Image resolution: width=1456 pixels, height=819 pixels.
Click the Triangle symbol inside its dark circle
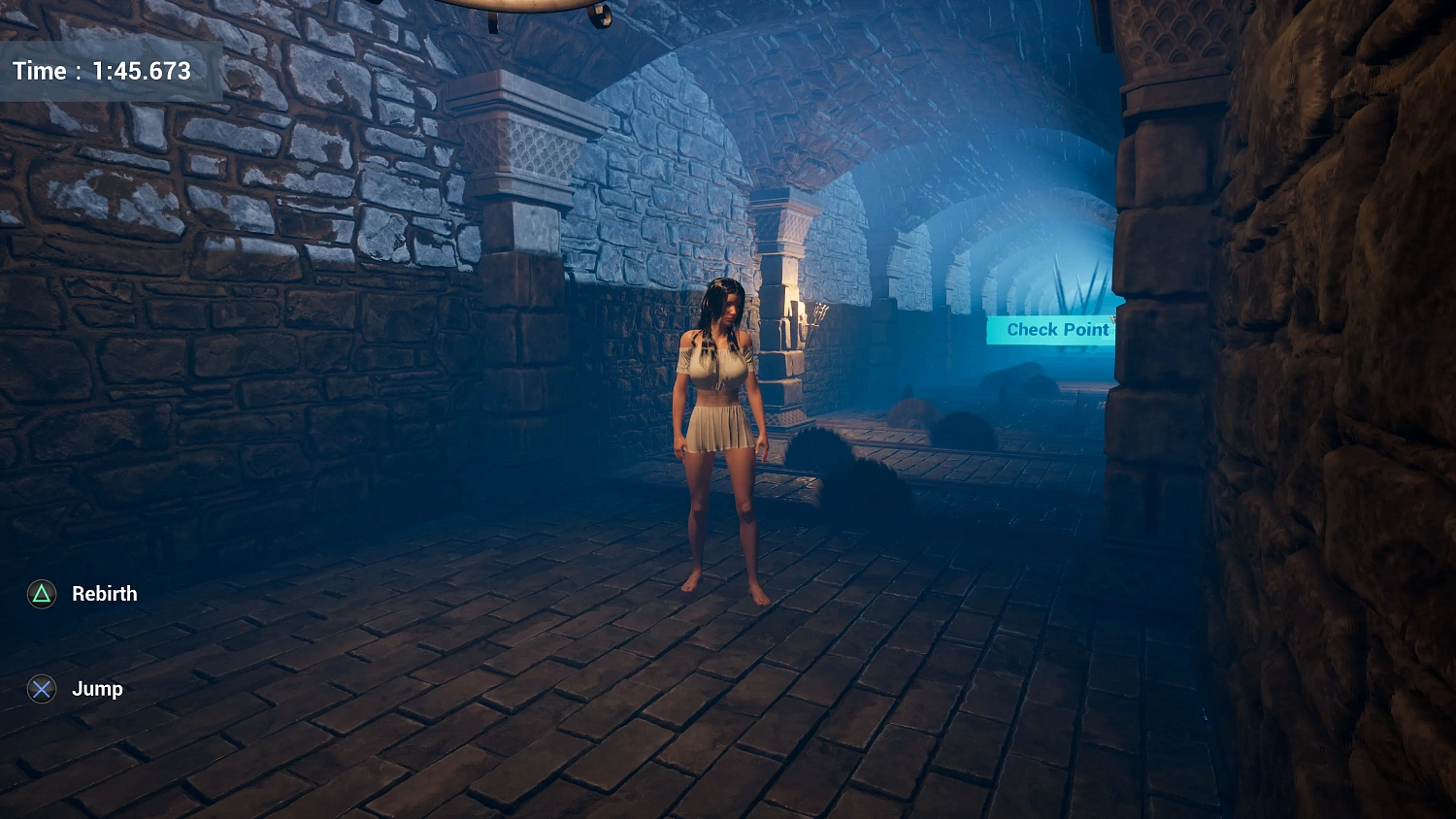[x=41, y=593]
